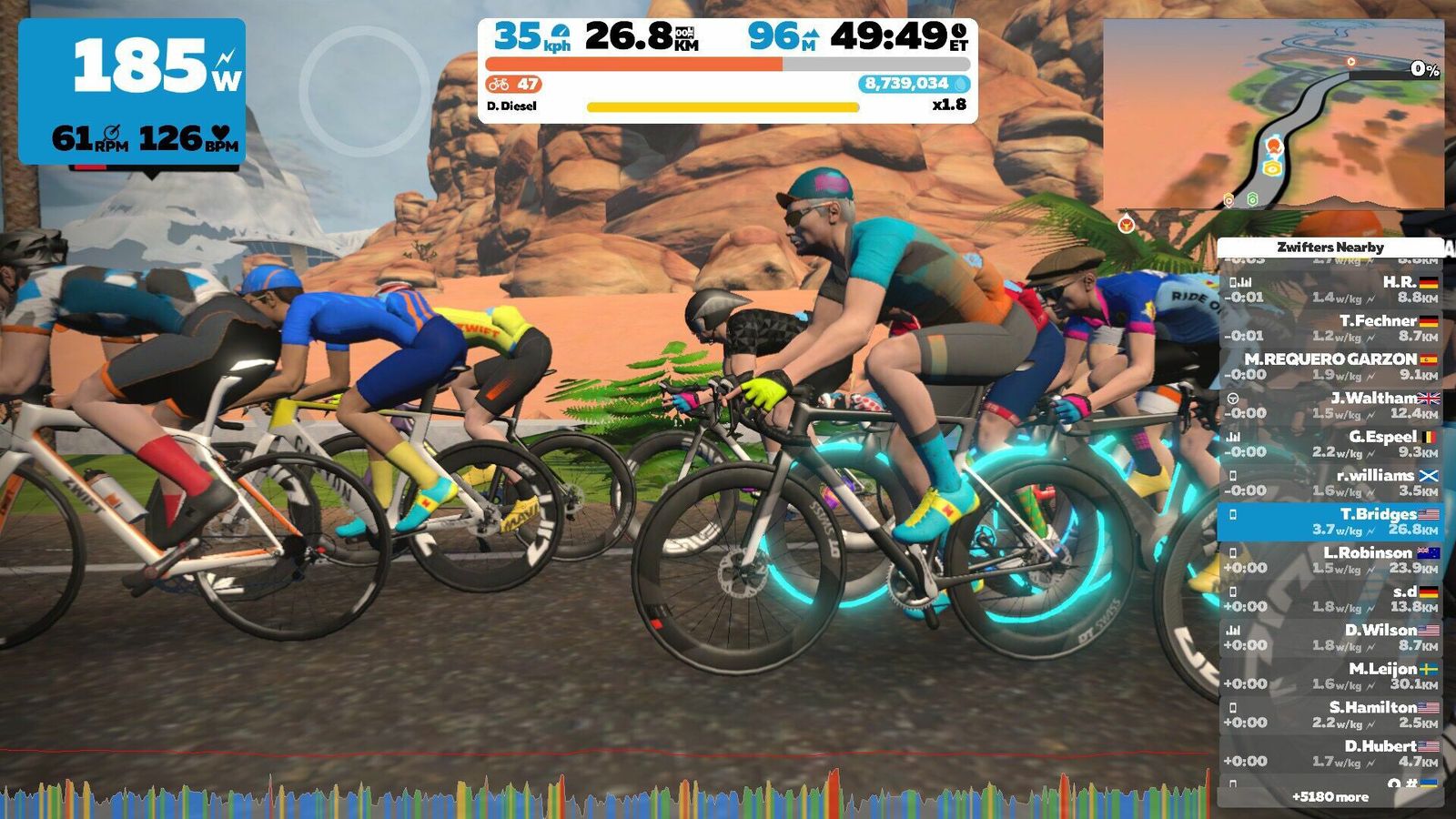Image resolution: width=1456 pixels, height=819 pixels.
Task: Choose rider T.Fechner from nearby list
Action: coord(1330,328)
